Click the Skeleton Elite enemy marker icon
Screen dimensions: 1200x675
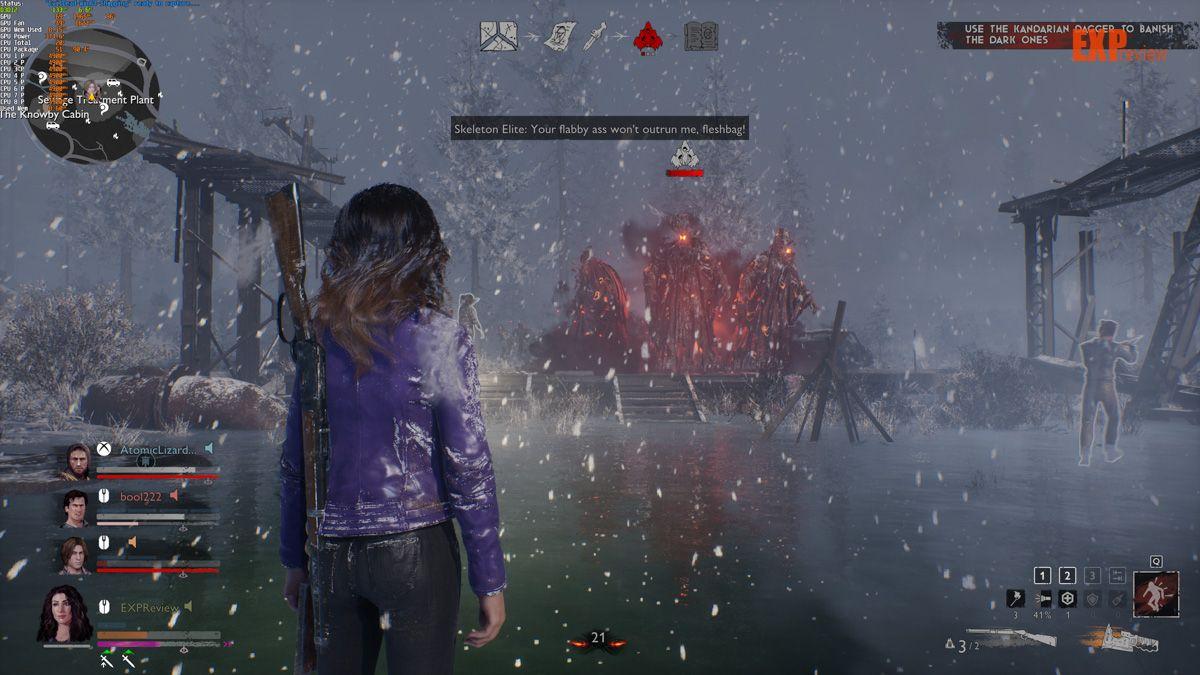[x=684, y=154]
